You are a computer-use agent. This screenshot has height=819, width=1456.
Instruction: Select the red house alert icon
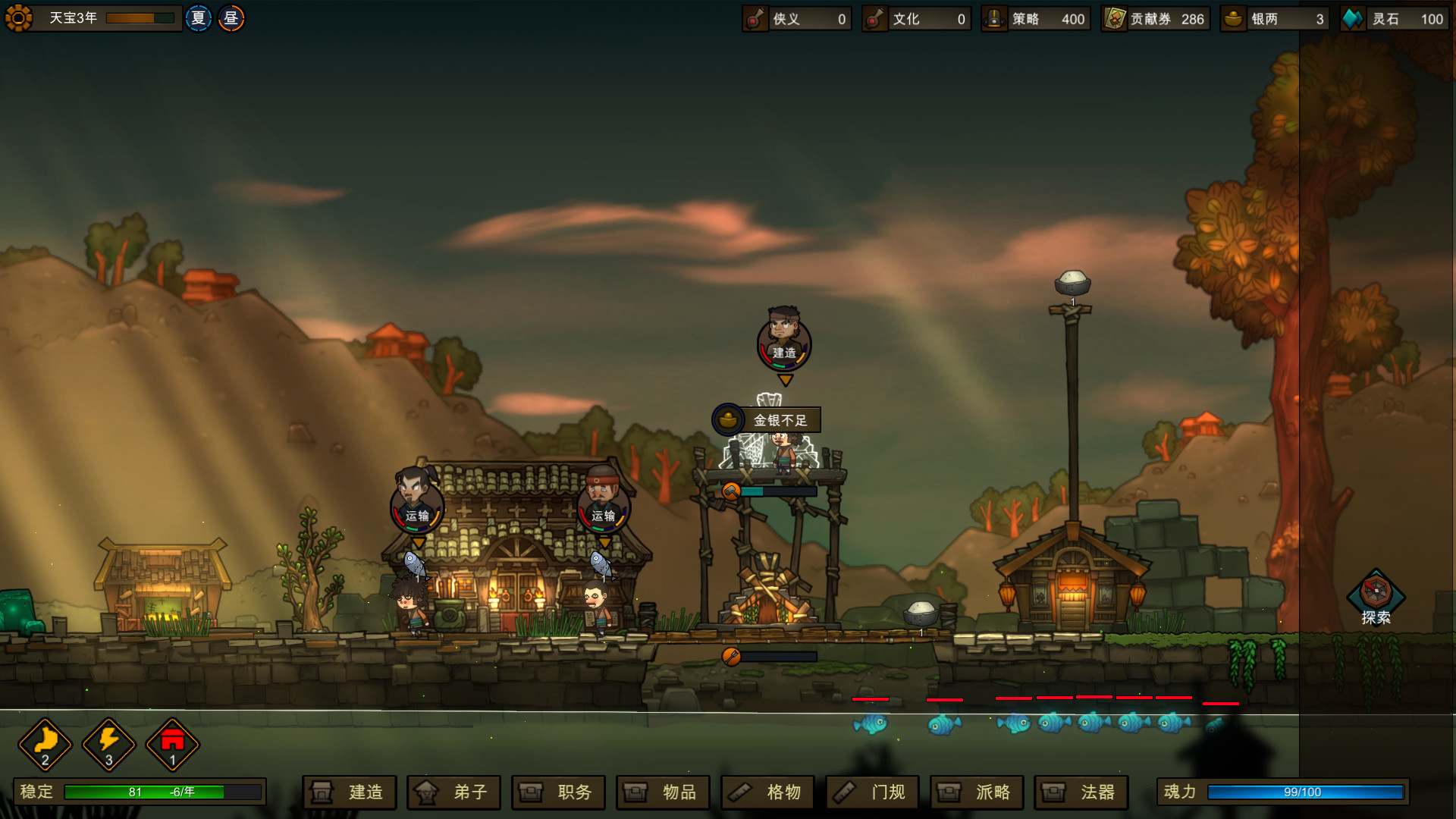[173, 744]
